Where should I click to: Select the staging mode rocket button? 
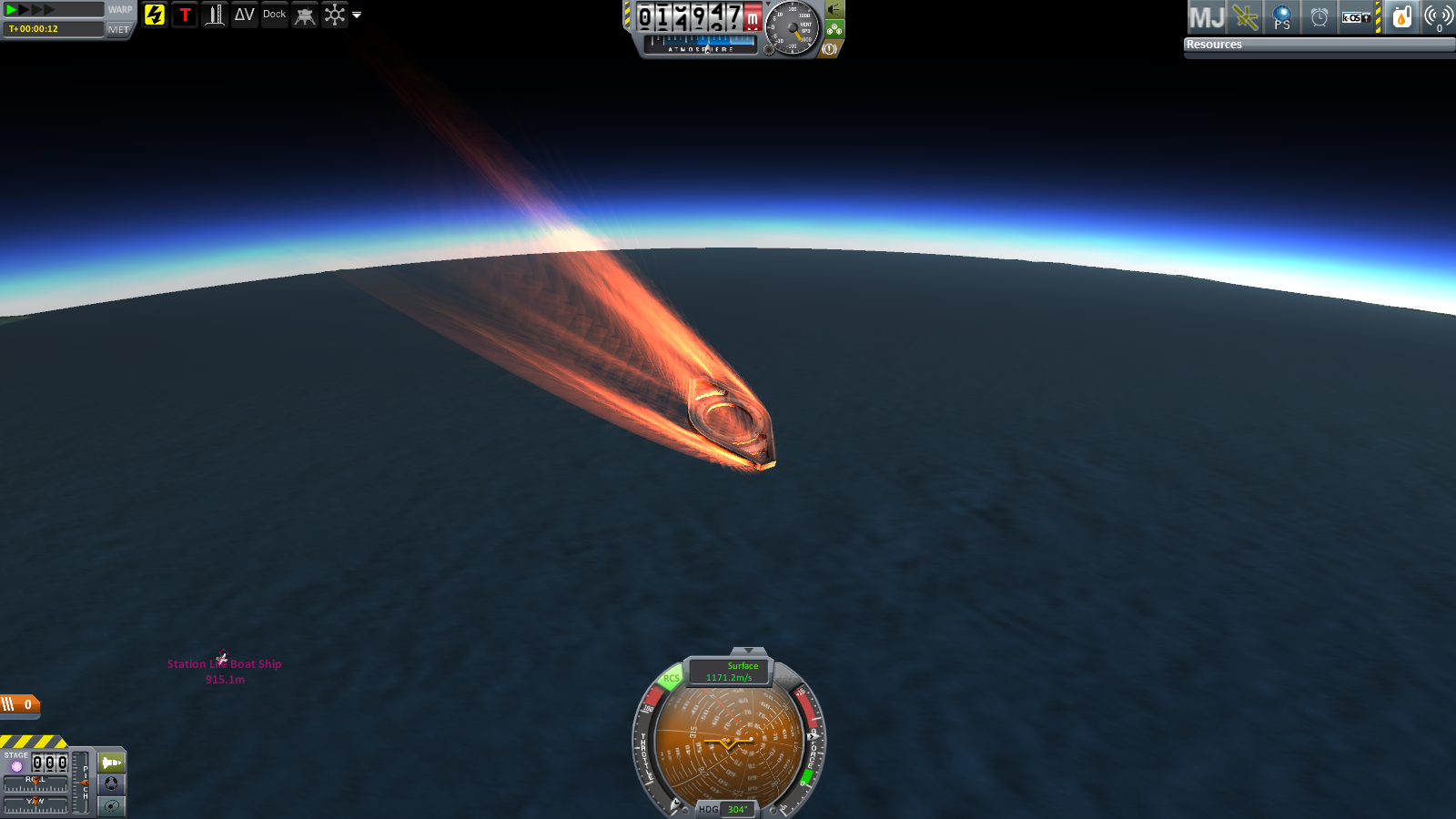tap(111, 763)
